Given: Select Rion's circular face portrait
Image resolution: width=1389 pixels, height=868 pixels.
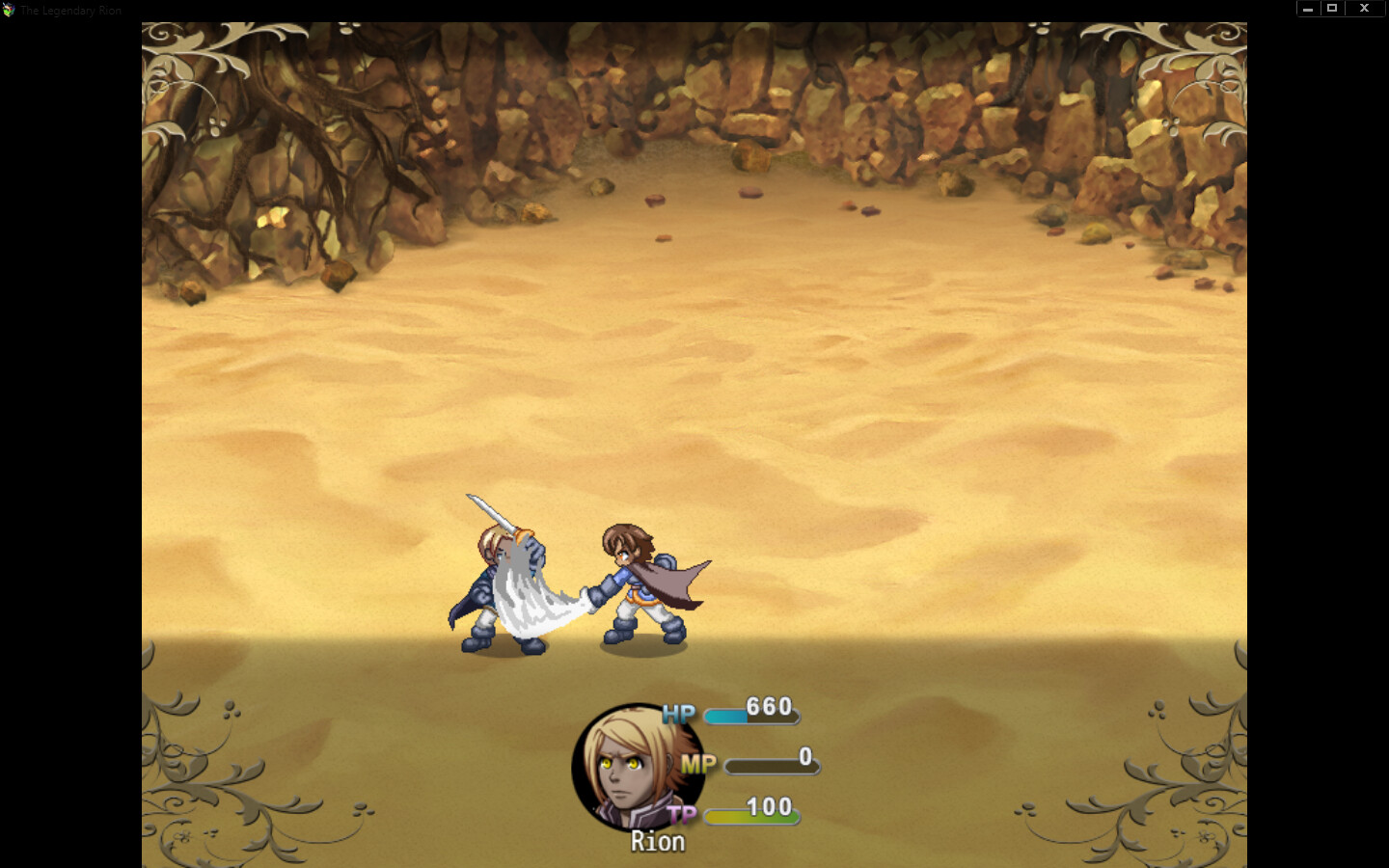Looking at the screenshot, I should pyautogui.click(x=637, y=767).
